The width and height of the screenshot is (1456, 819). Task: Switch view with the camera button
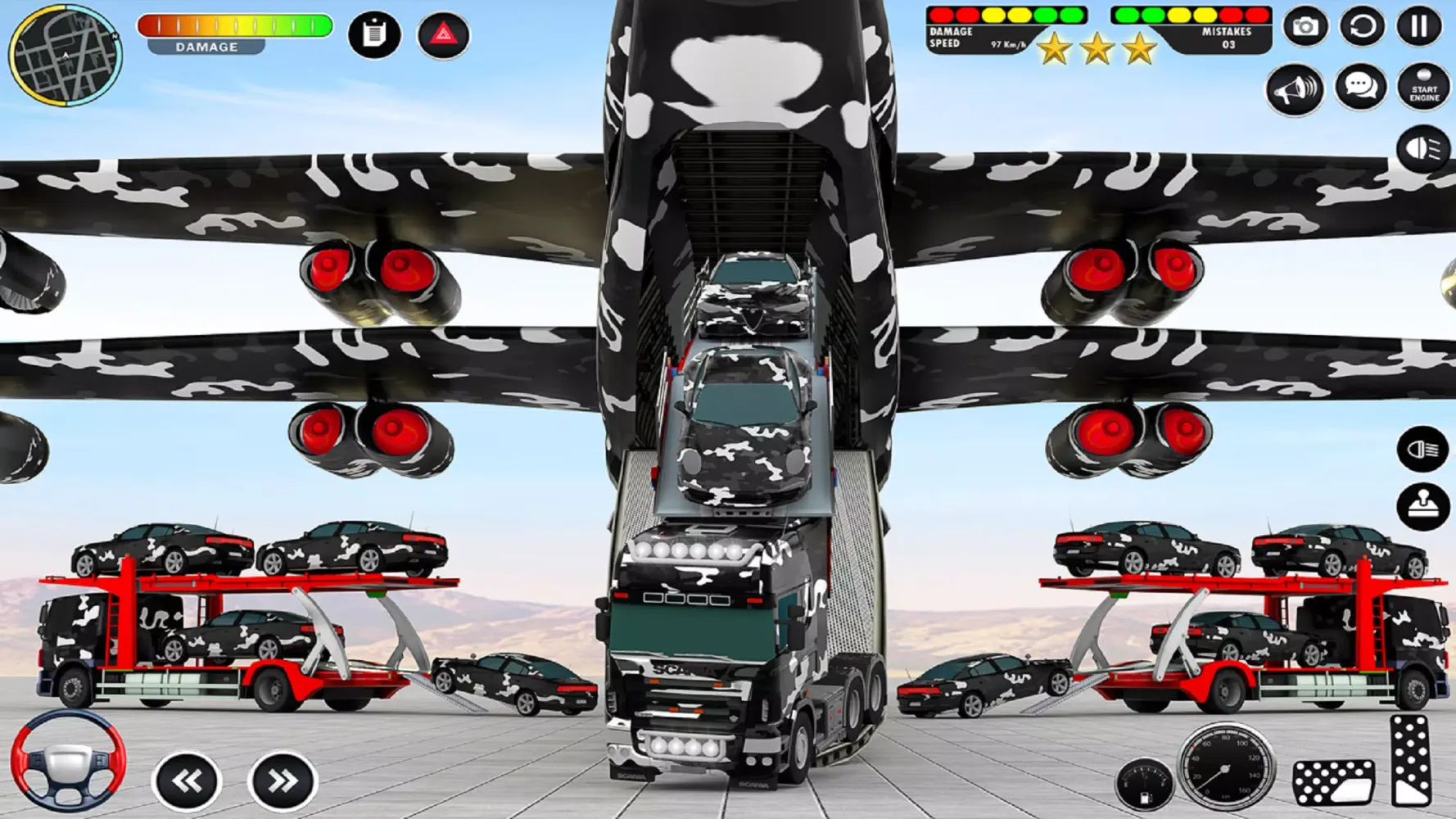1305,26
